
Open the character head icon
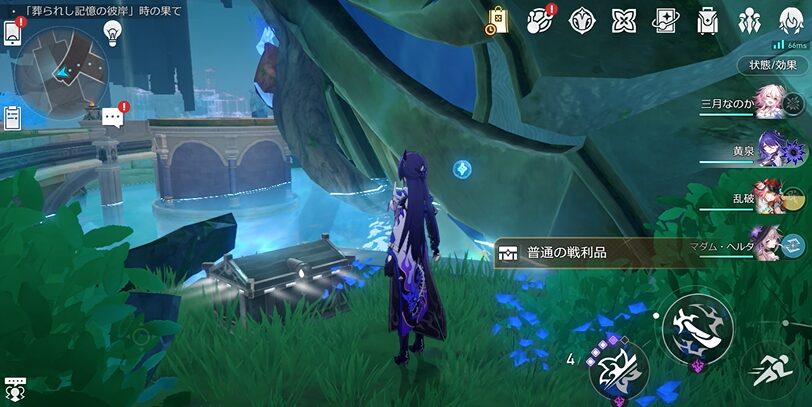pyautogui.click(x=791, y=20)
